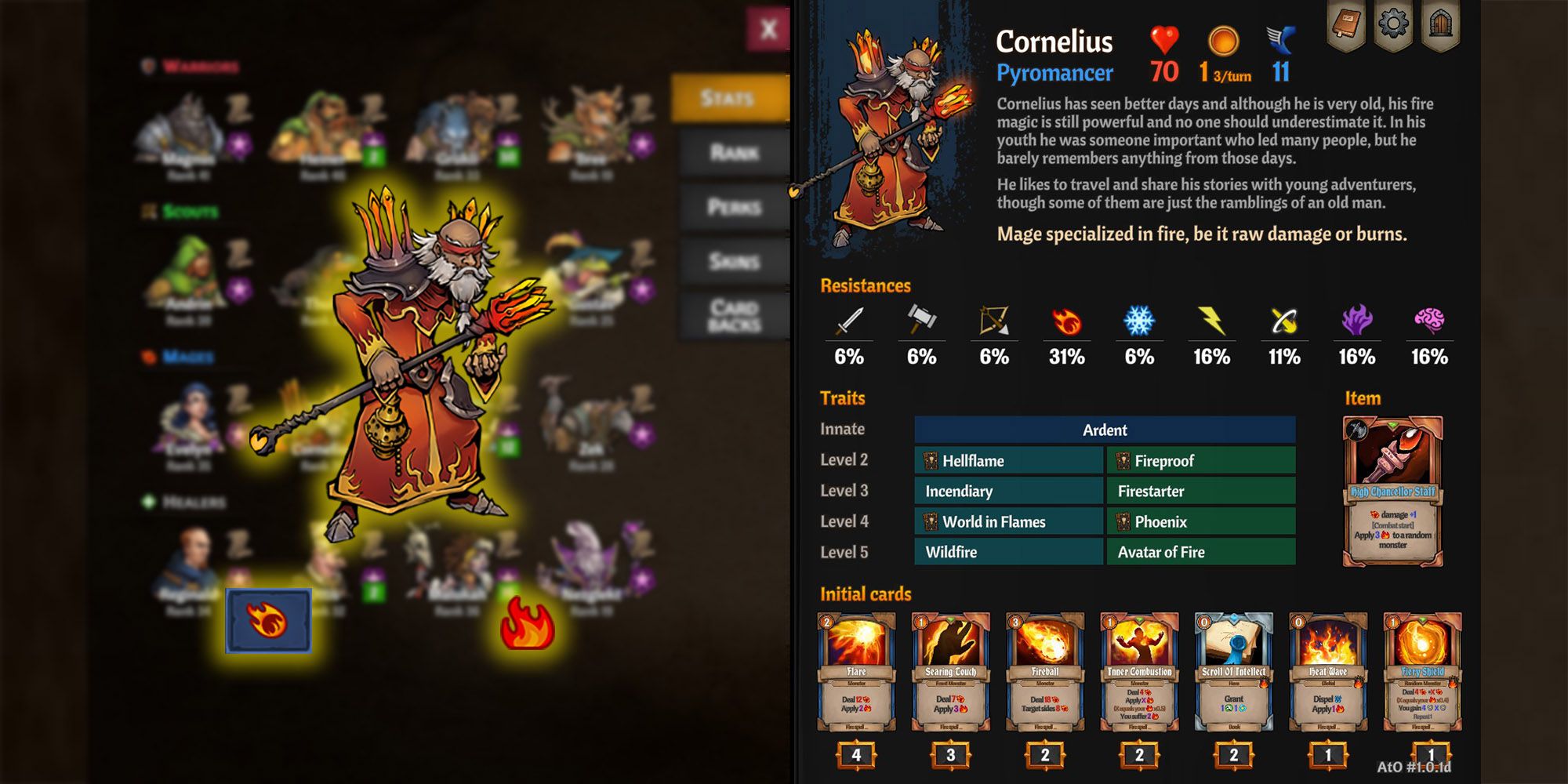
Task: Open the Rank tab
Action: 734,153
